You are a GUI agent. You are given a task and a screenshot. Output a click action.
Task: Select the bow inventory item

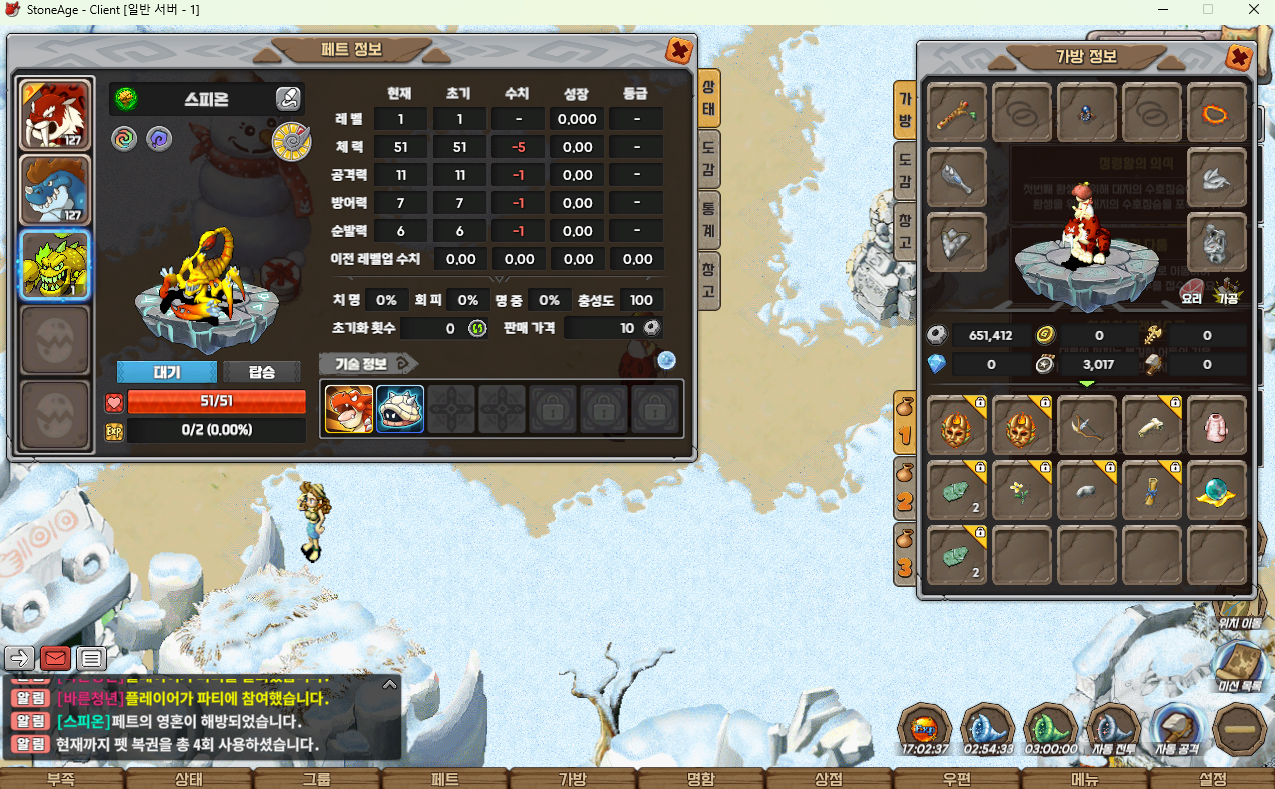[x=1086, y=427]
